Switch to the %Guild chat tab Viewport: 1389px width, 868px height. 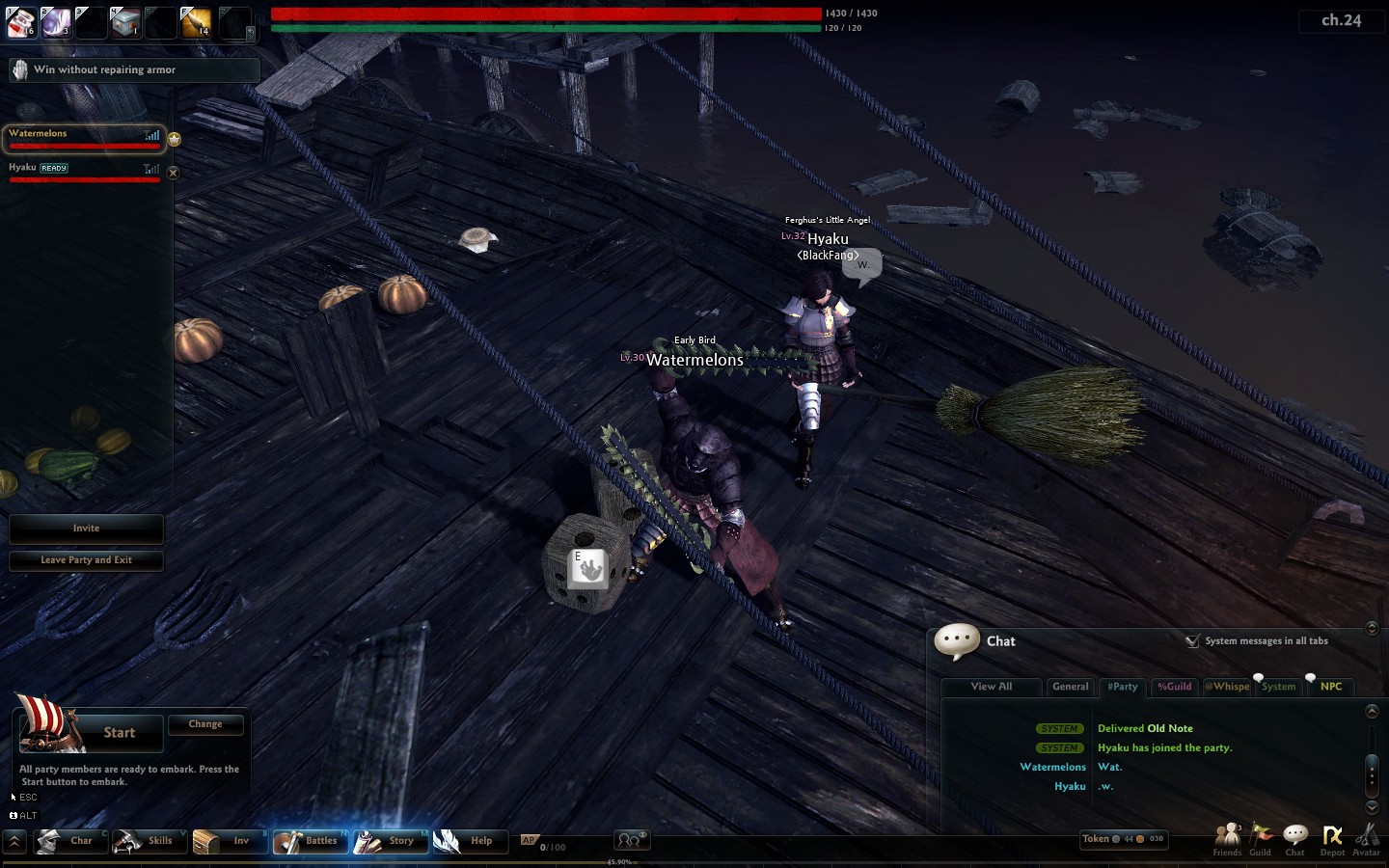1174,687
